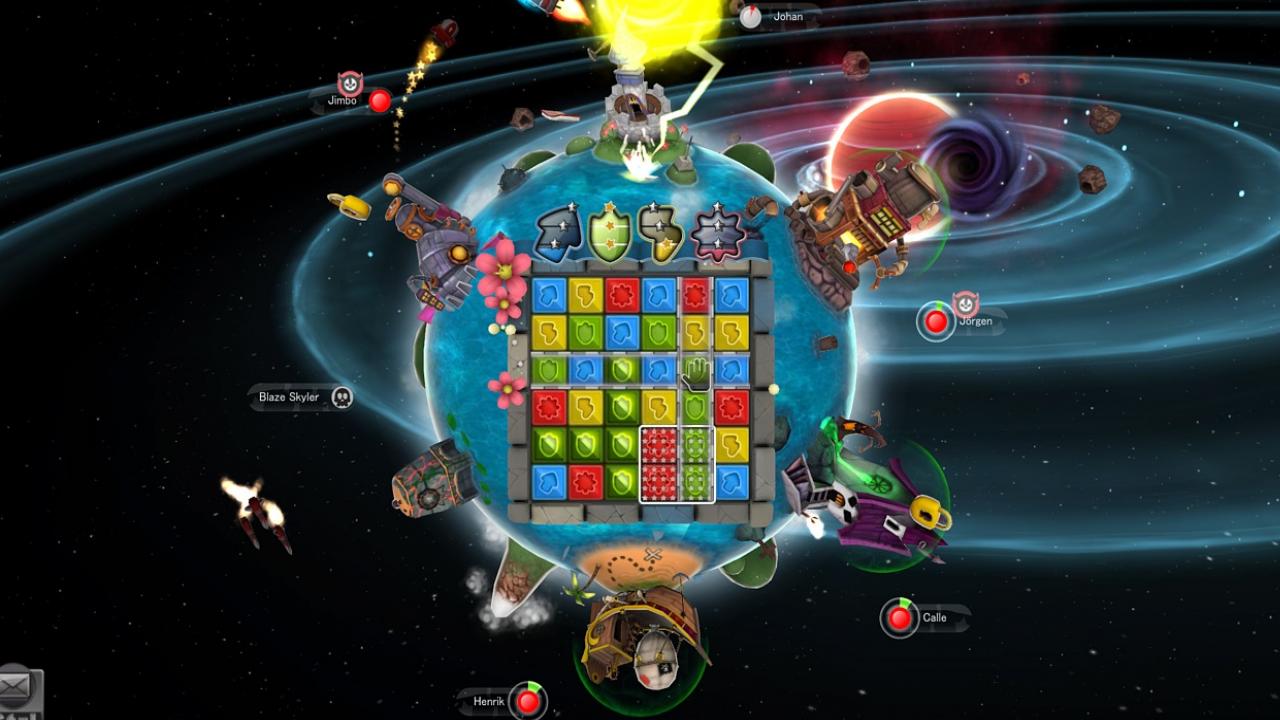Image resolution: width=1280 pixels, height=720 pixels.
Task: Click the highlighted red flower tile group under the cursor
Action: click(x=660, y=460)
